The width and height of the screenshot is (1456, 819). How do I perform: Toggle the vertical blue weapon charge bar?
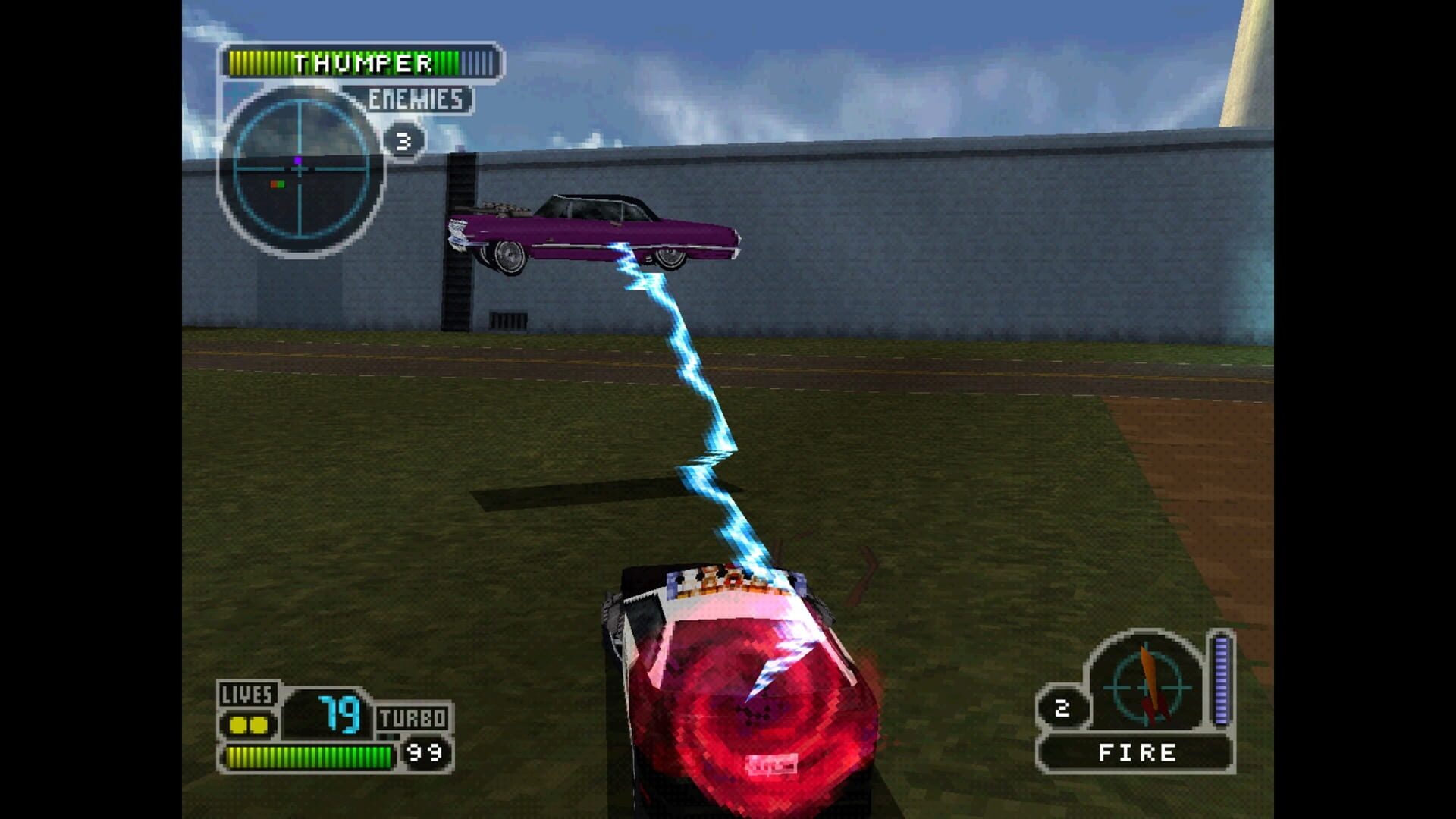coord(1222,677)
